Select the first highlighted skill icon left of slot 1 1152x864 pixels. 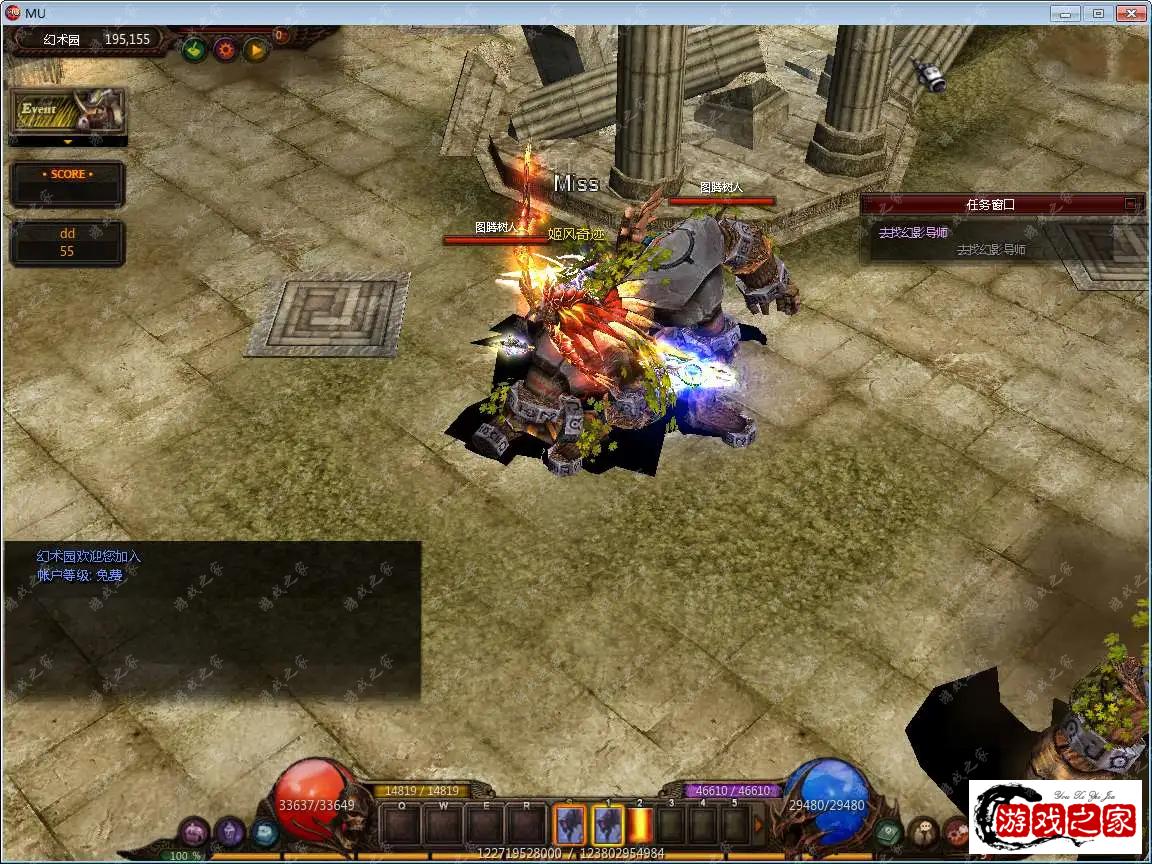(570, 826)
